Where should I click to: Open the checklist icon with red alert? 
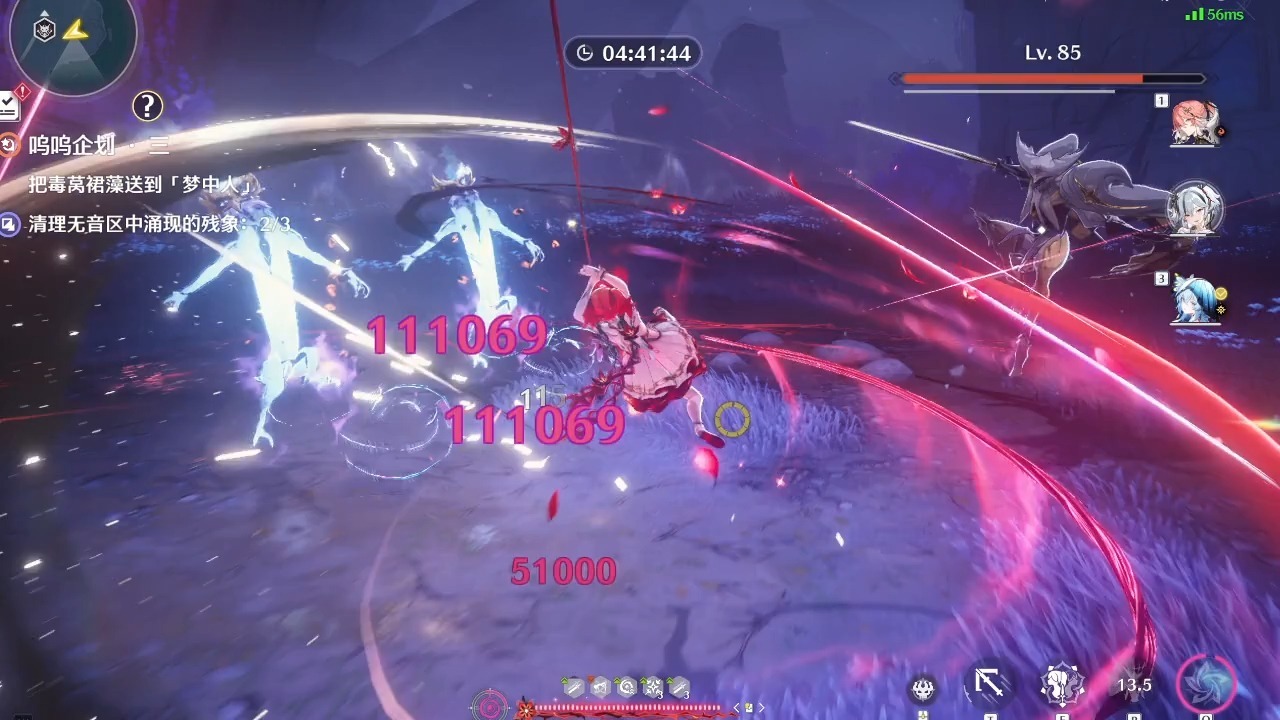click(9, 104)
